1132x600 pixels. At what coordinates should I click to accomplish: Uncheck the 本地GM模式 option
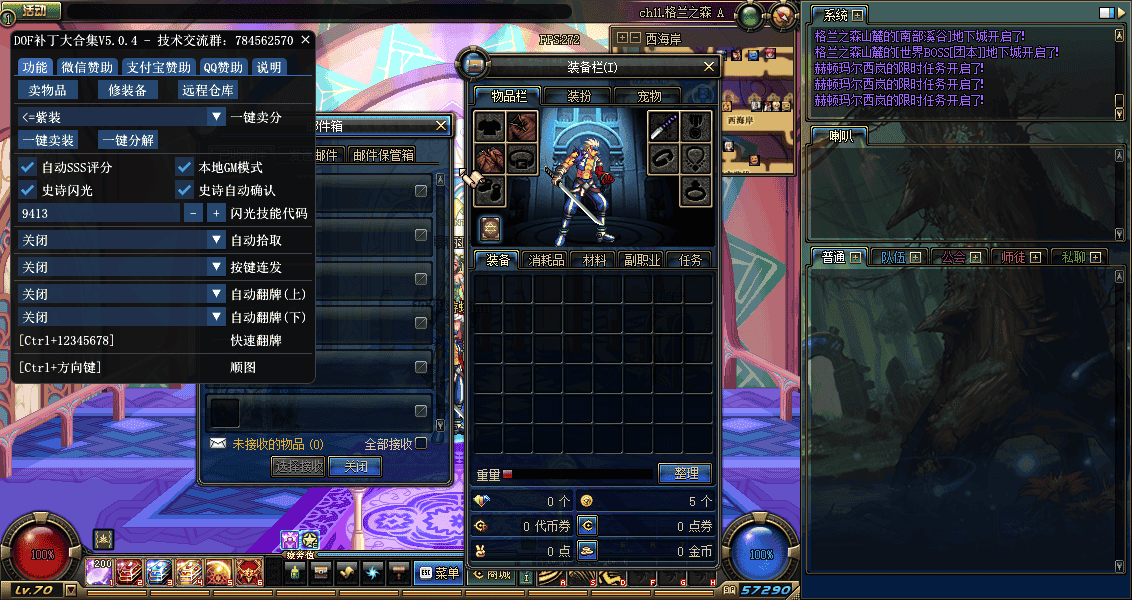click(x=185, y=167)
